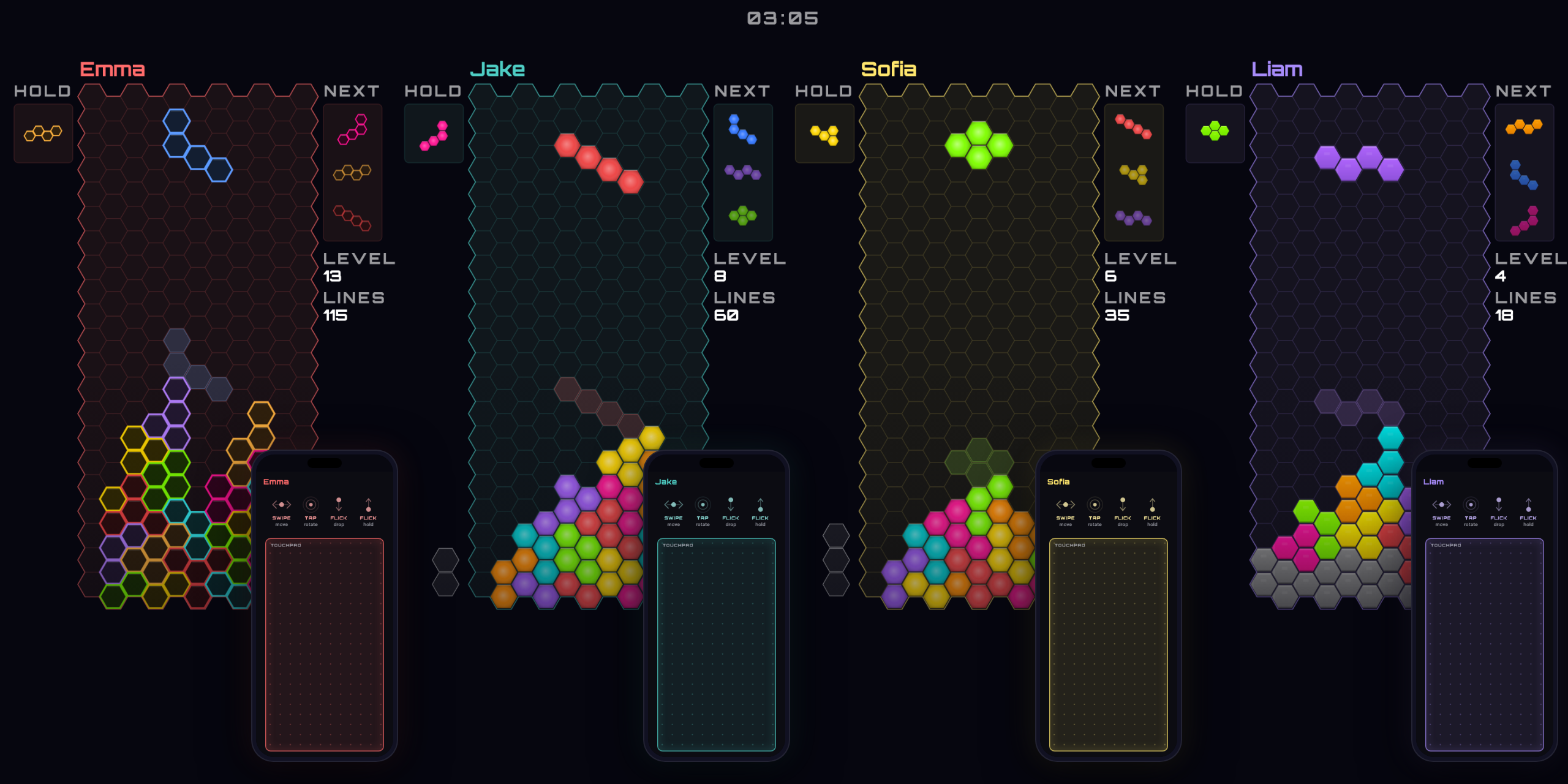Select the green piece in Jake's NEXT queue
This screenshot has width=1568, height=784.
[743, 215]
